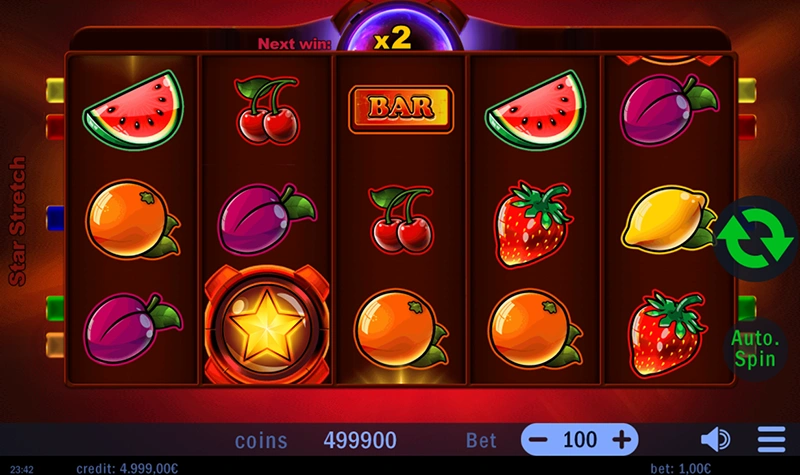Mute sound using the speaker icon
The image size is (800, 475).
[715, 439]
